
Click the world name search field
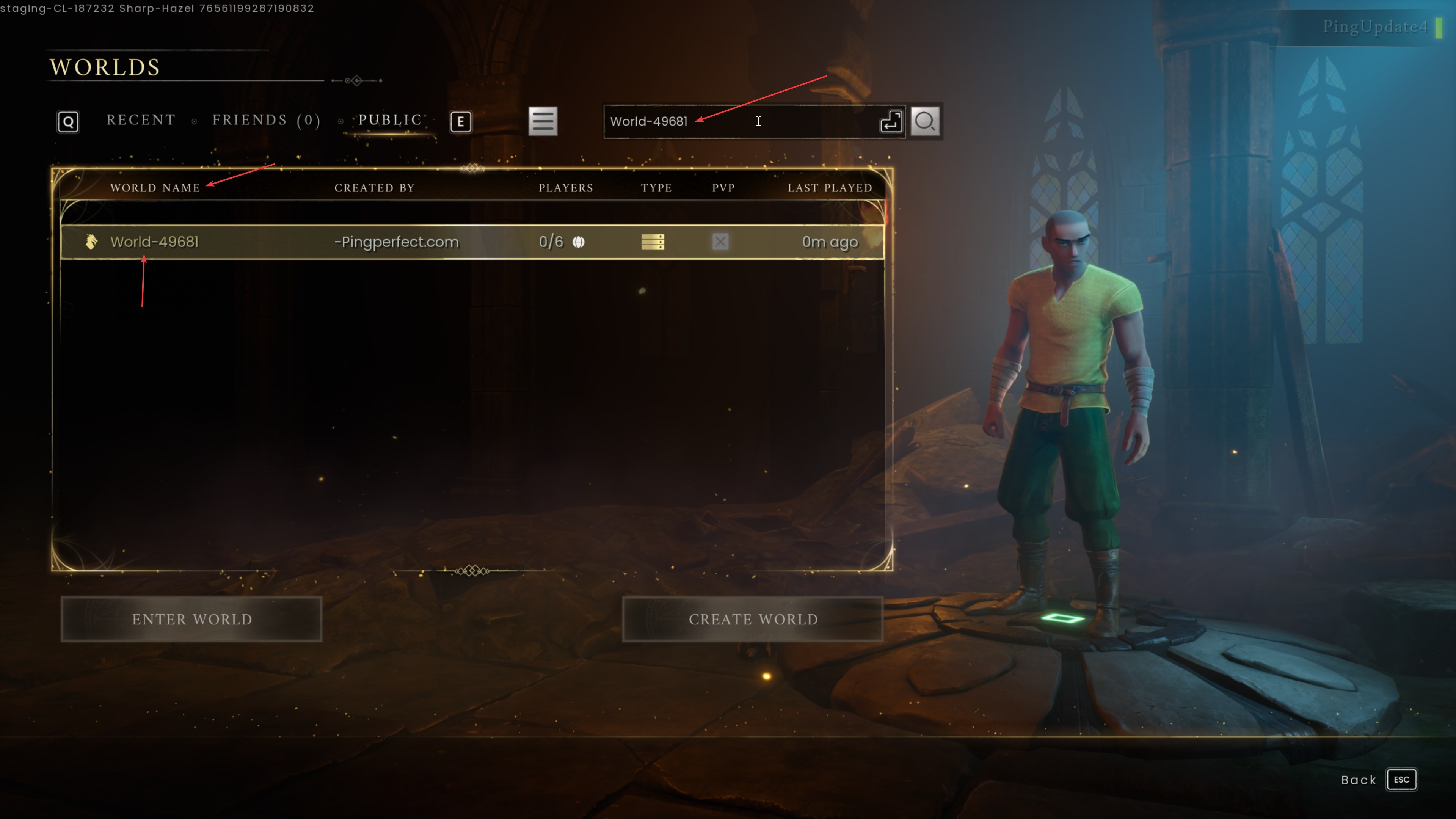741,121
